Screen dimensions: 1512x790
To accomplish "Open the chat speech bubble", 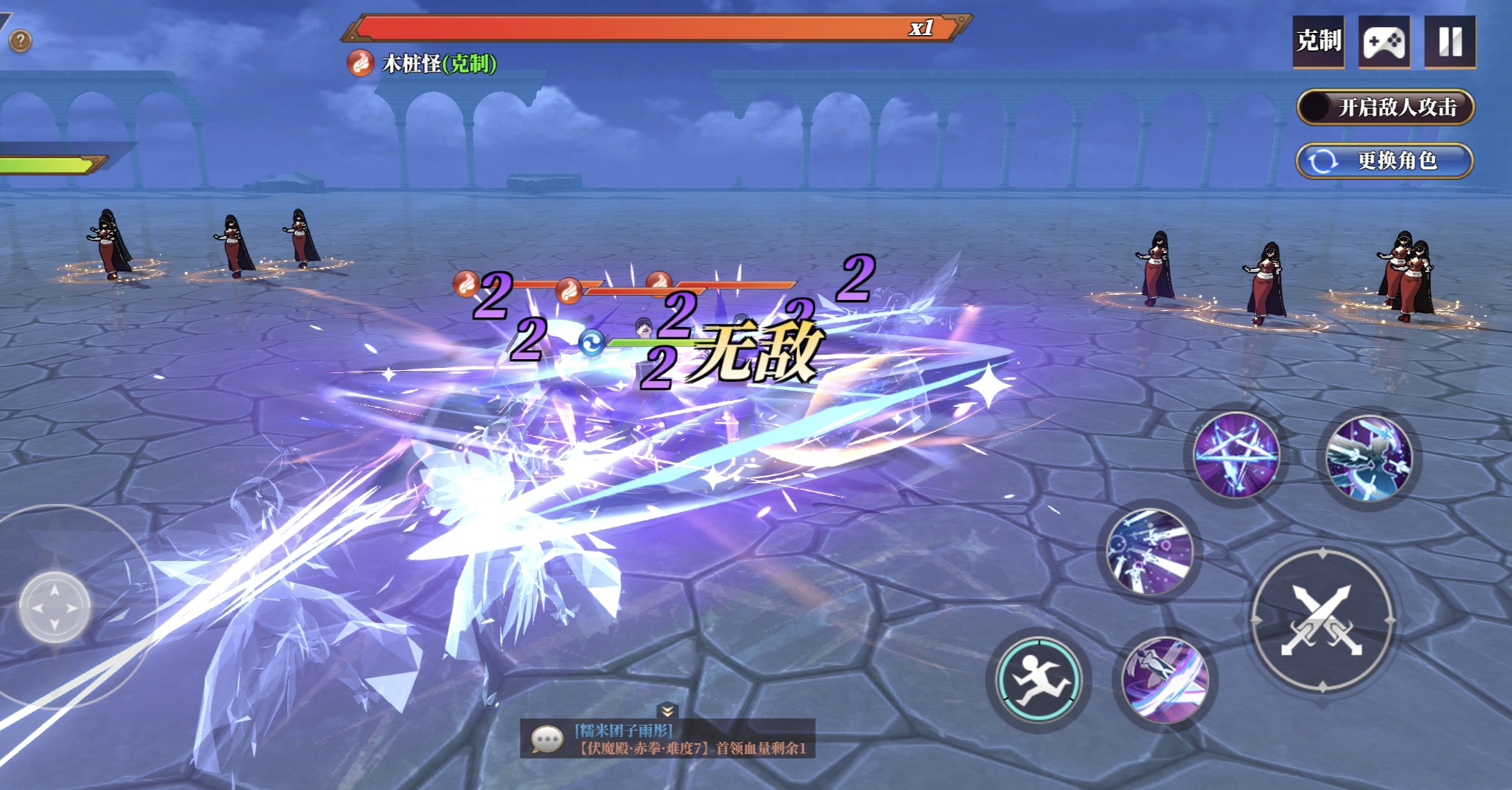I will click(x=547, y=740).
